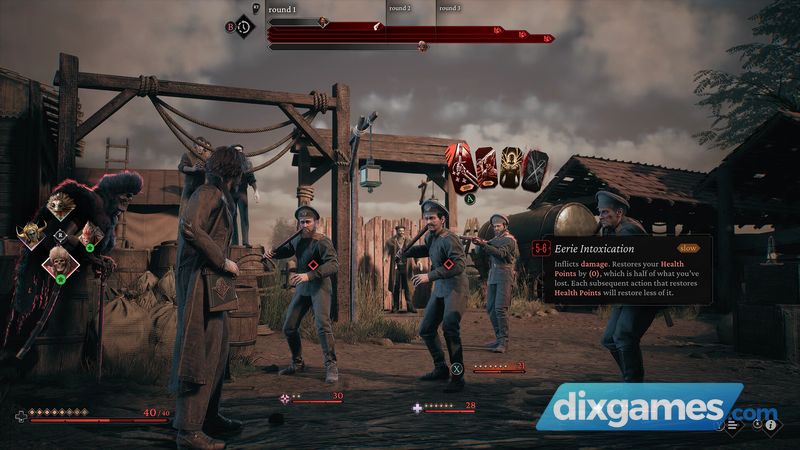The width and height of the screenshot is (800, 450).
Task: Open the info diamond icon
Action: 771,424
